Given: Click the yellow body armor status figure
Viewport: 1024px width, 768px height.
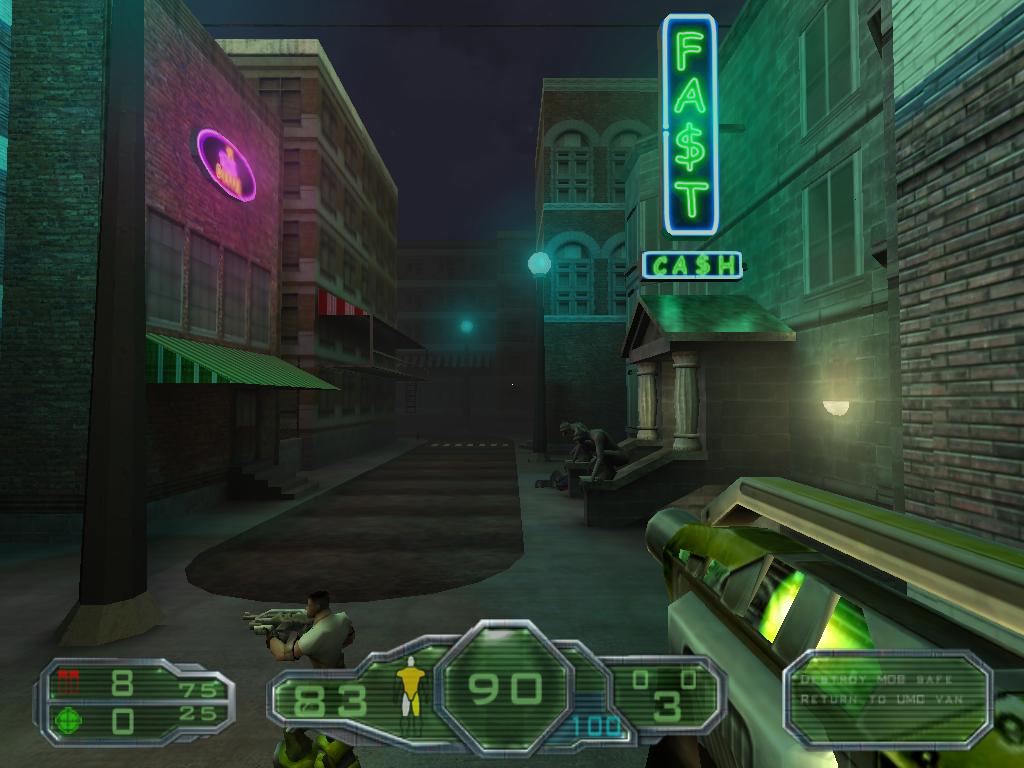Looking at the screenshot, I should point(408,690).
